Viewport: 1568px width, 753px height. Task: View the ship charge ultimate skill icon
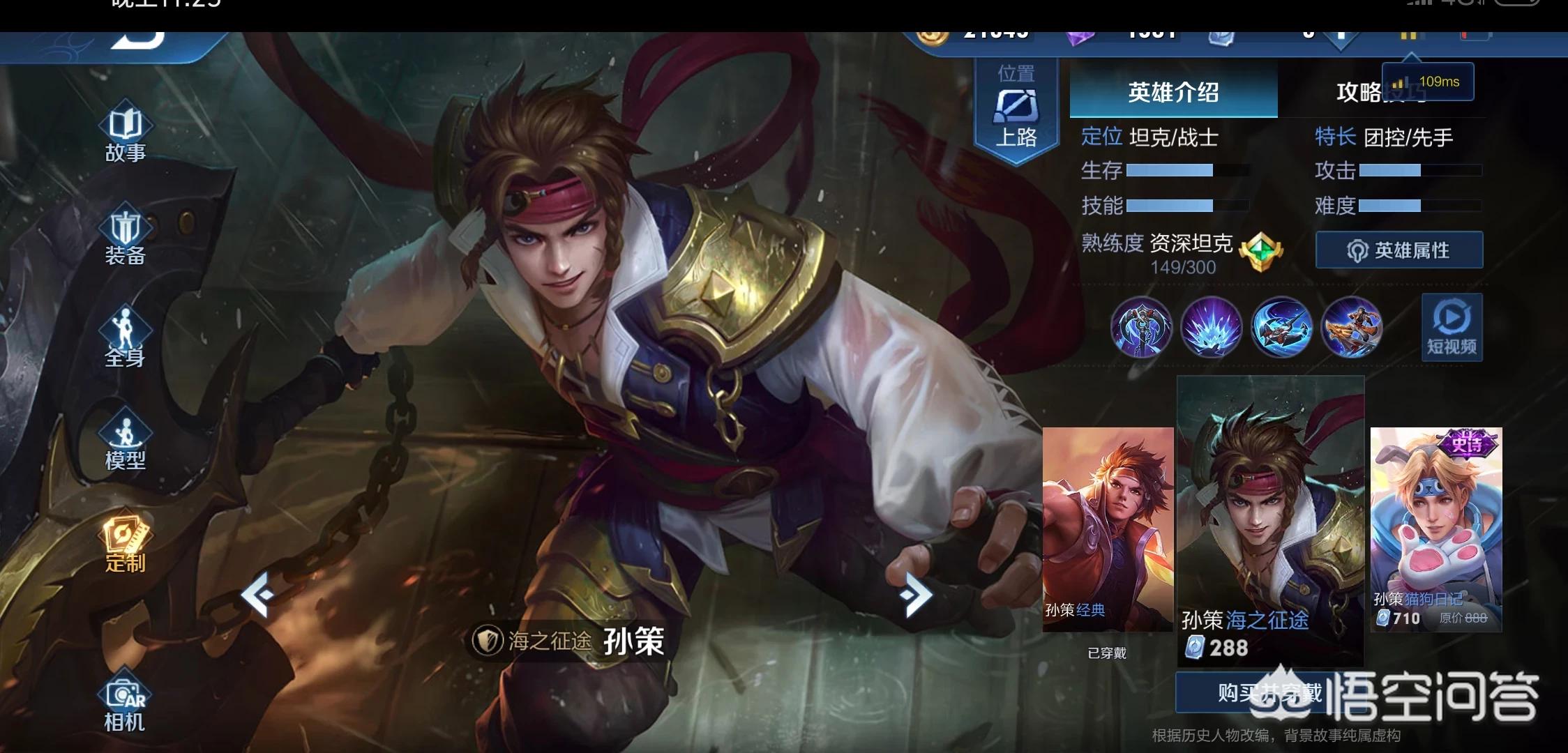point(1352,327)
